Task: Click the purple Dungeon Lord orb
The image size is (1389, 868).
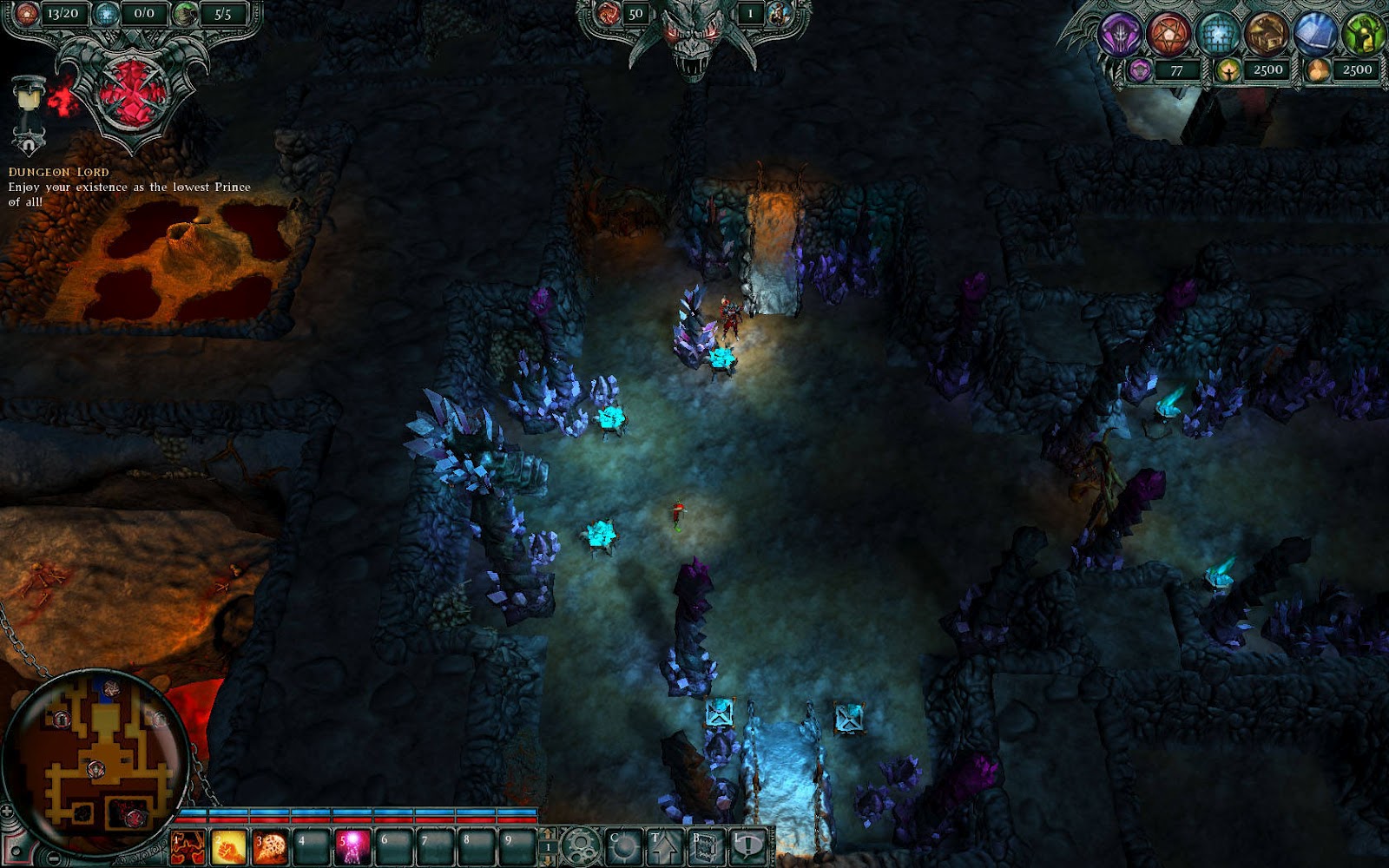Action: tap(1121, 35)
